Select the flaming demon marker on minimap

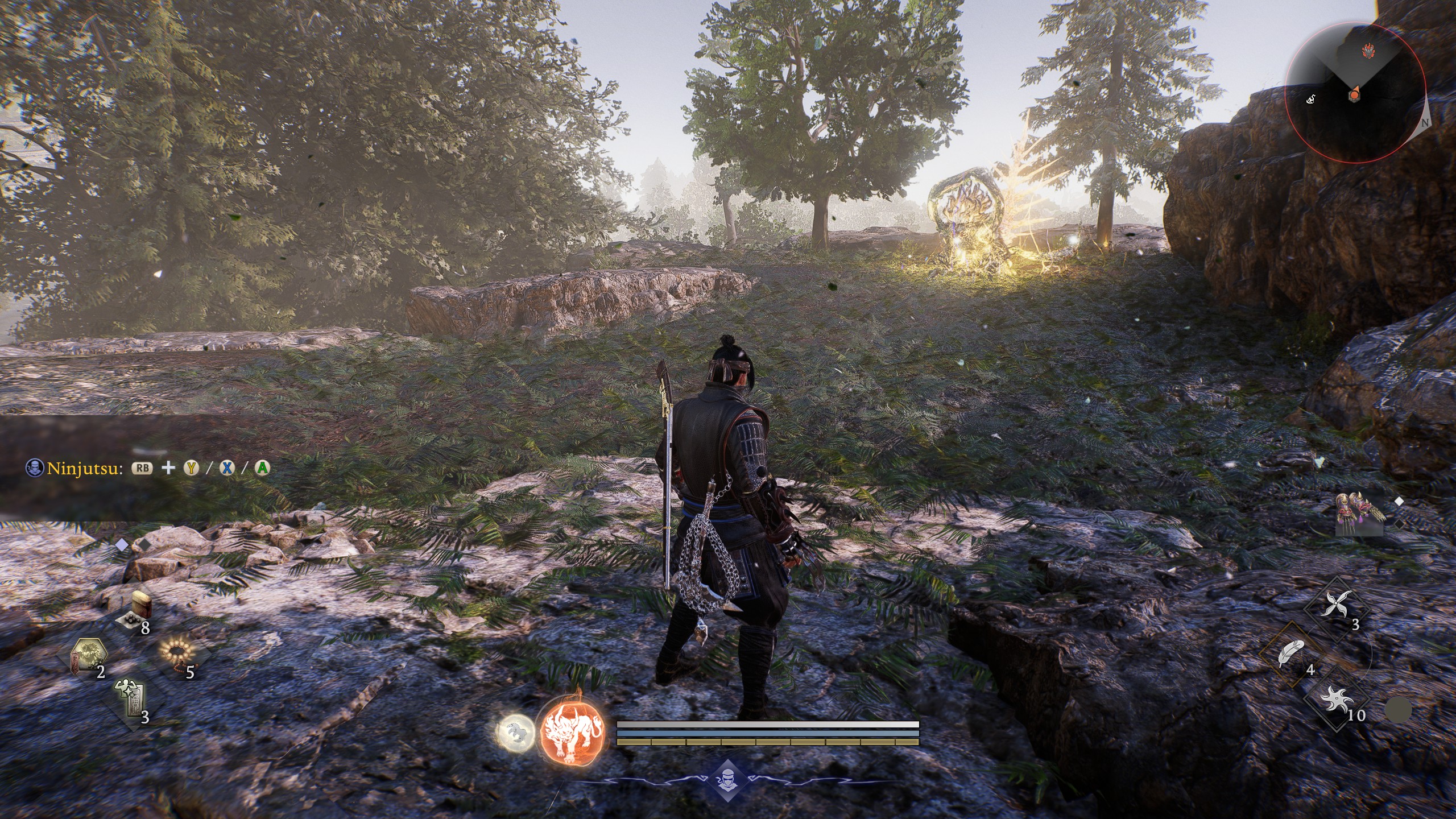pos(1368,52)
